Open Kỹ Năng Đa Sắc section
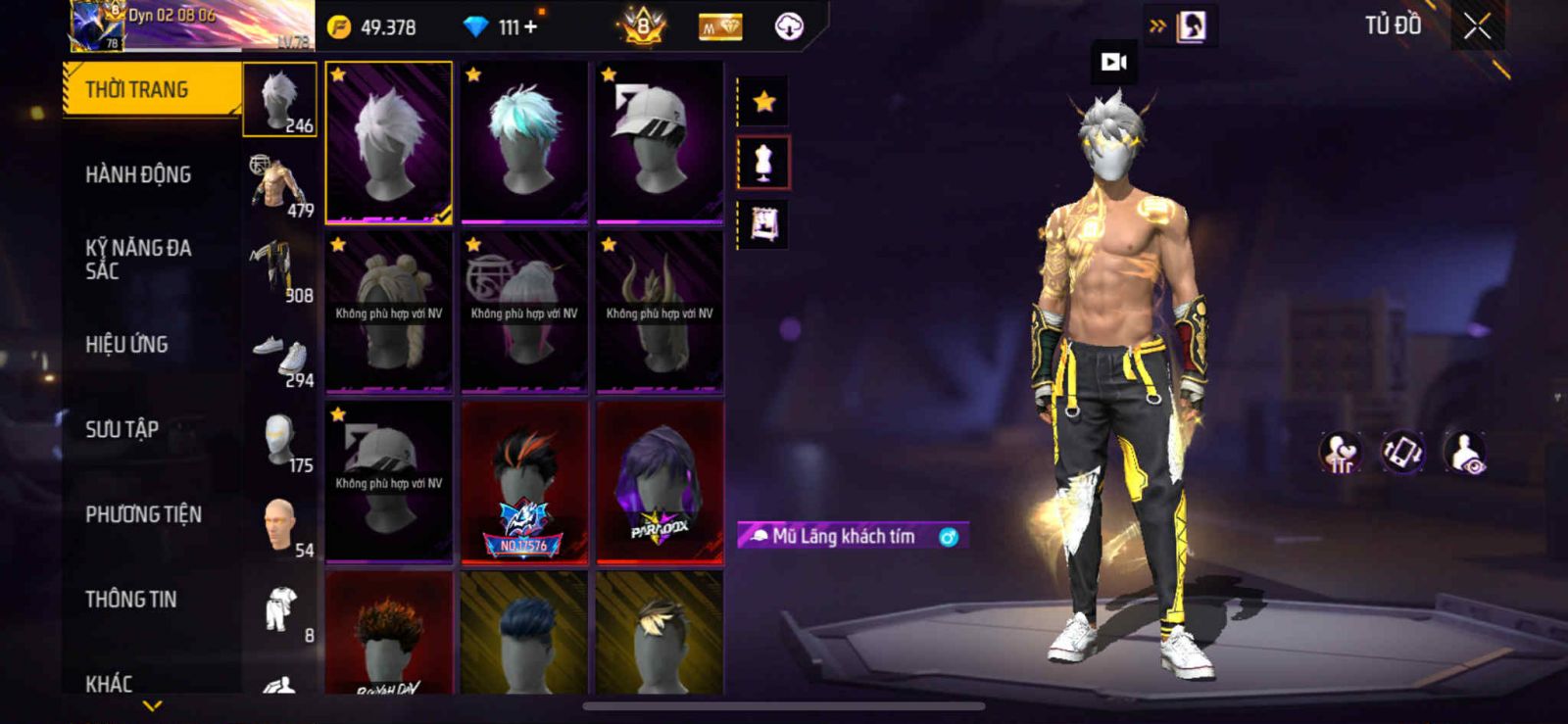Viewport: 1568px width, 724px height. click(x=138, y=260)
